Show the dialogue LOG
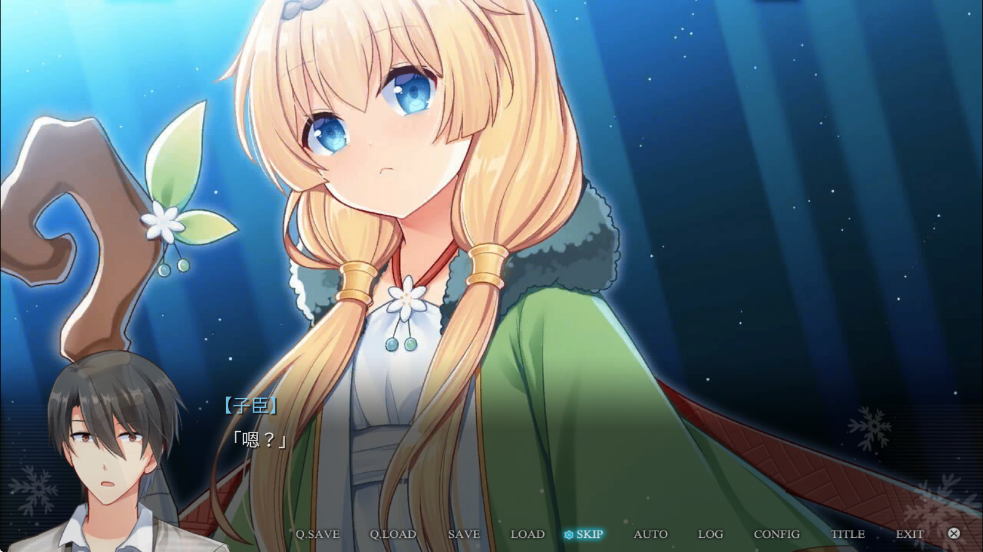The width and height of the screenshot is (983, 552). (x=710, y=534)
